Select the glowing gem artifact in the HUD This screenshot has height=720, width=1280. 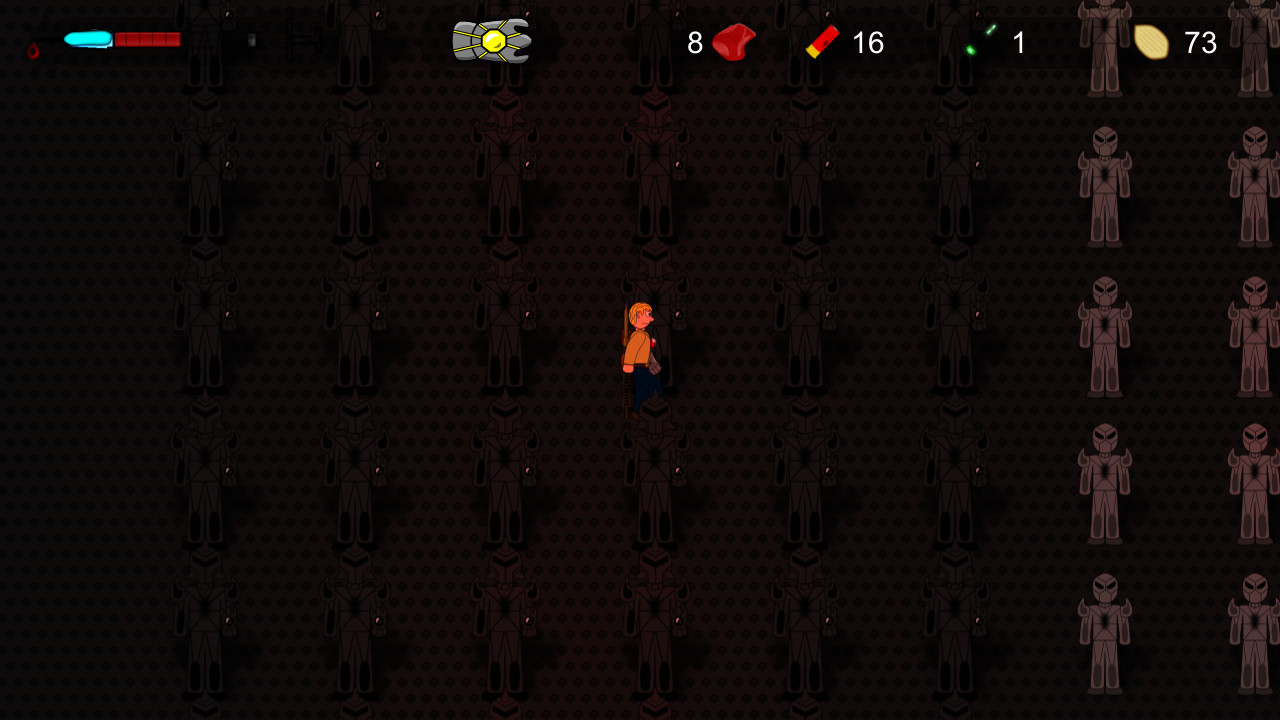click(x=491, y=41)
